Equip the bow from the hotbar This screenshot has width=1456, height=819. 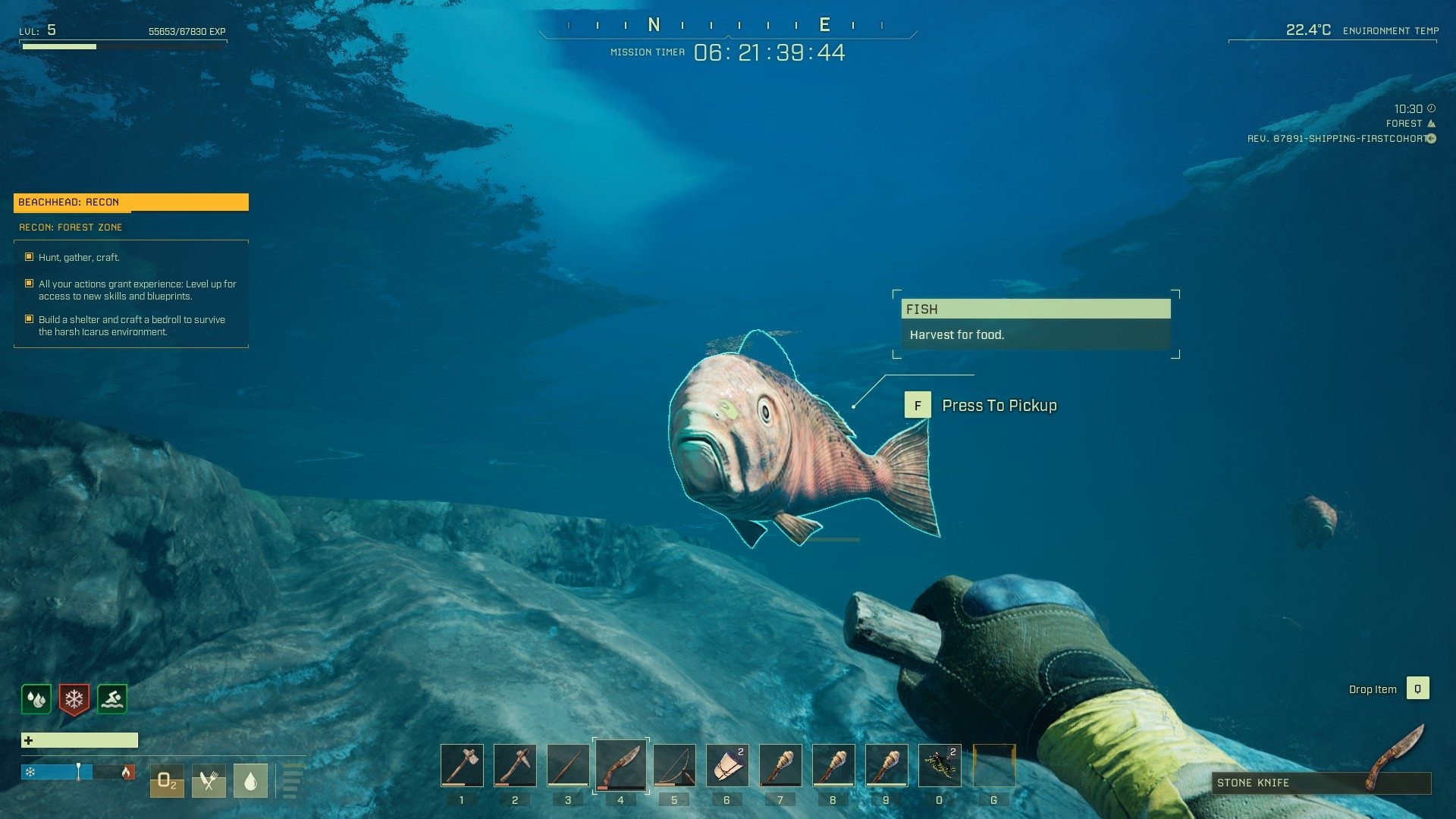click(x=674, y=765)
